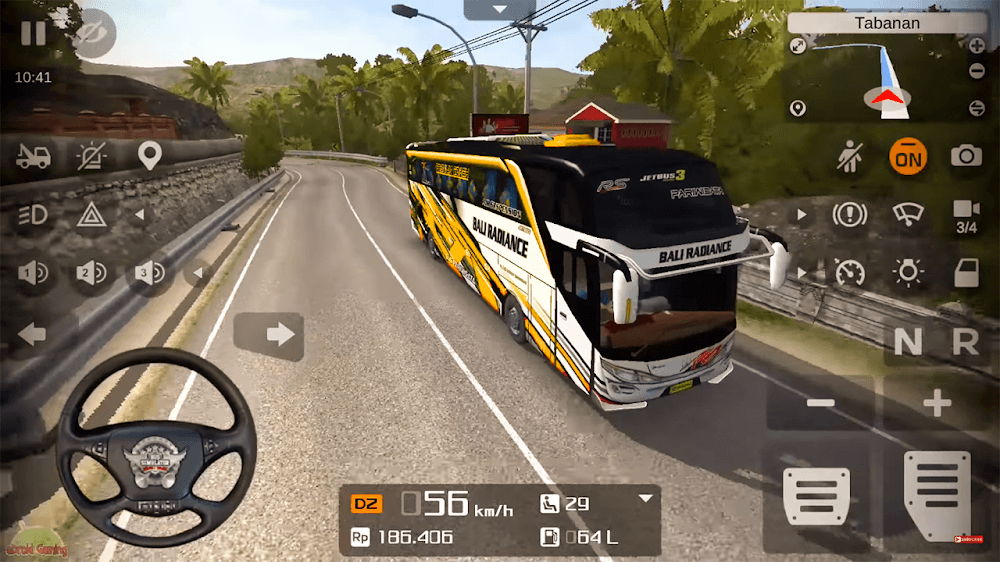Tap the map pin icon beside the siren
Image resolution: width=1000 pixels, height=562 pixels.
point(150,156)
